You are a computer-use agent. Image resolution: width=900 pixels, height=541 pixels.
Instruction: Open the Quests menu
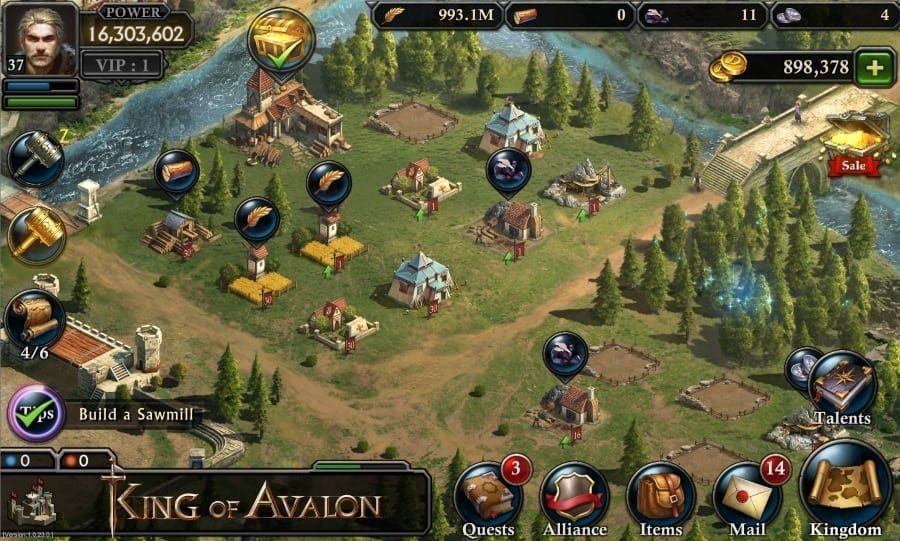(x=488, y=497)
